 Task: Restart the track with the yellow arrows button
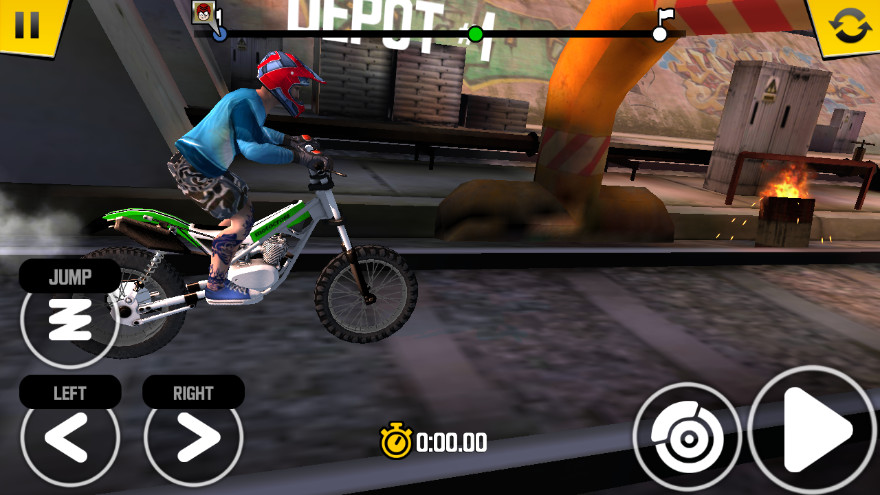pos(849,26)
